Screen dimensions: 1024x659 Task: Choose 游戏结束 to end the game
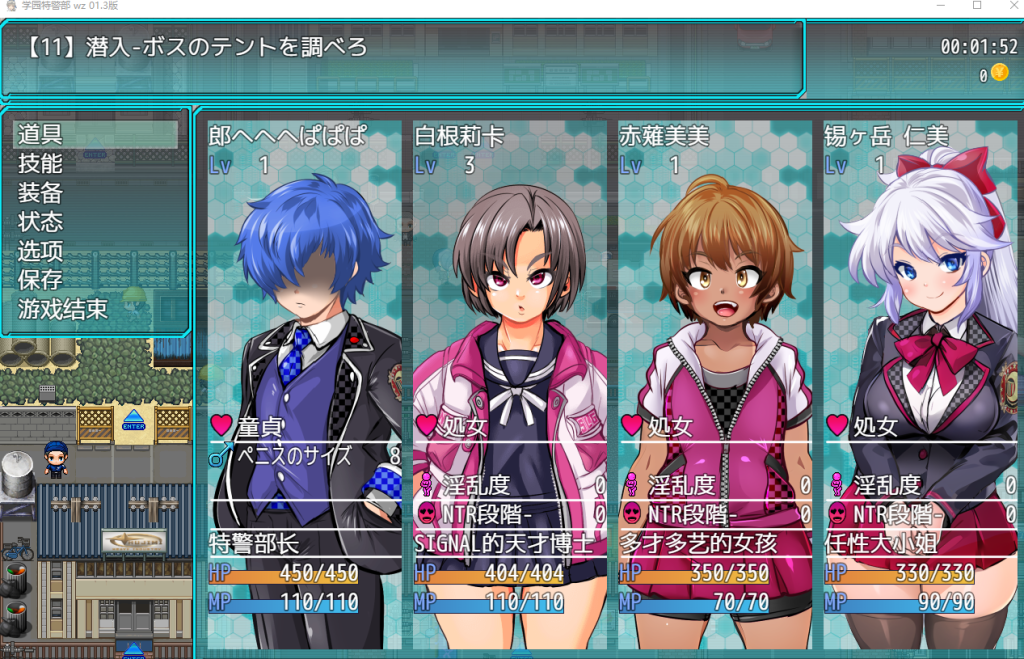(x=62, y=309)
